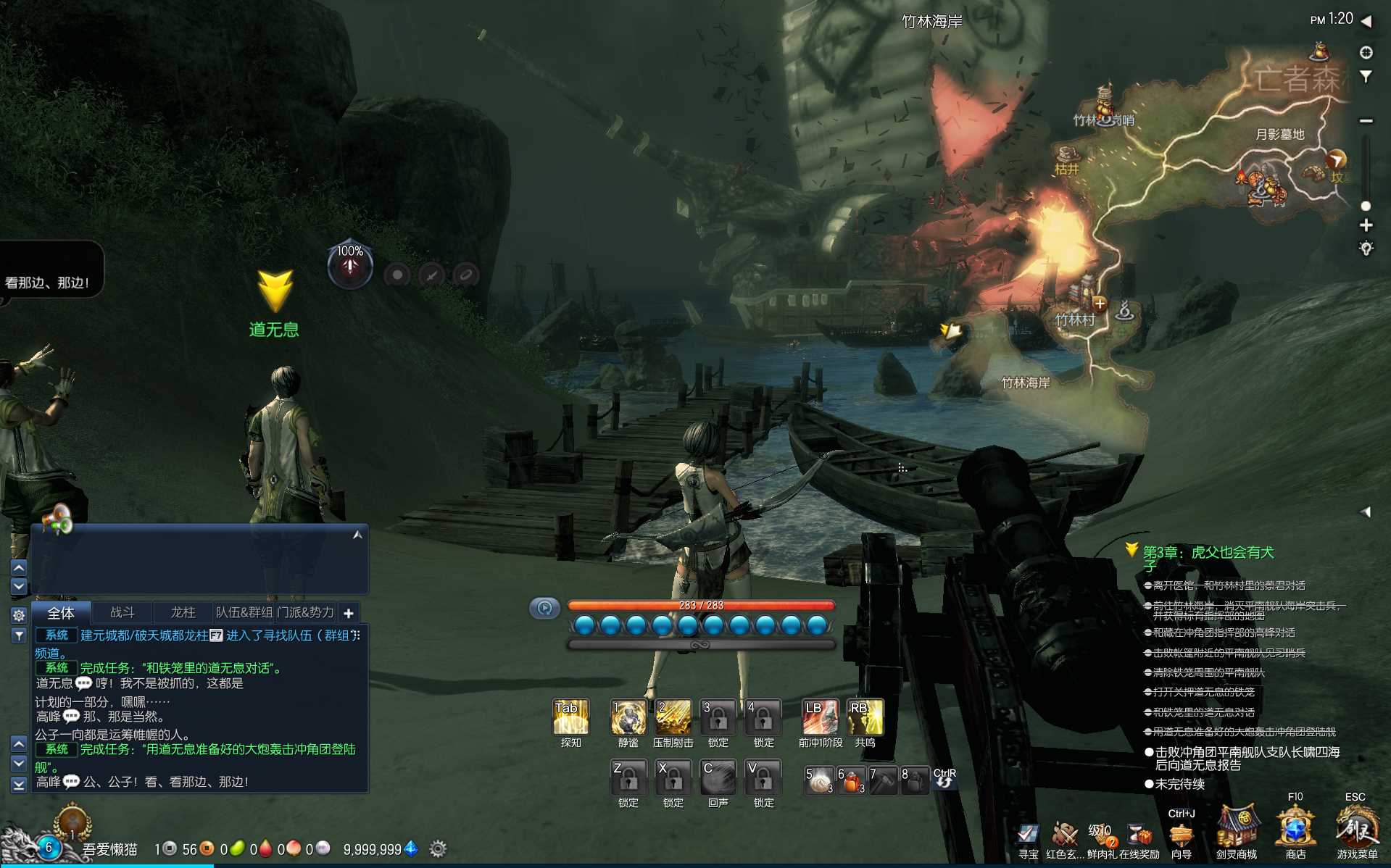Use the 静谧 skill
Screen dimensions: 1391x868
tap(628, 717)
